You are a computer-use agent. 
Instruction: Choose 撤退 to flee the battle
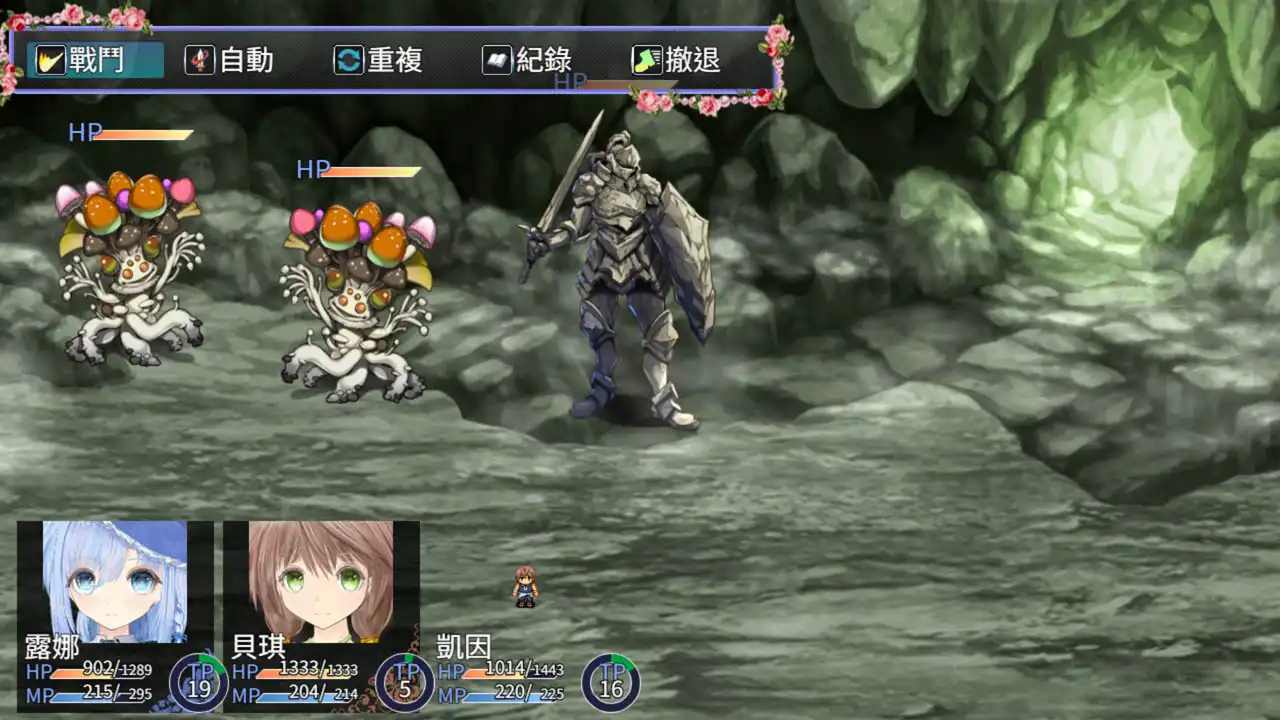690,60
